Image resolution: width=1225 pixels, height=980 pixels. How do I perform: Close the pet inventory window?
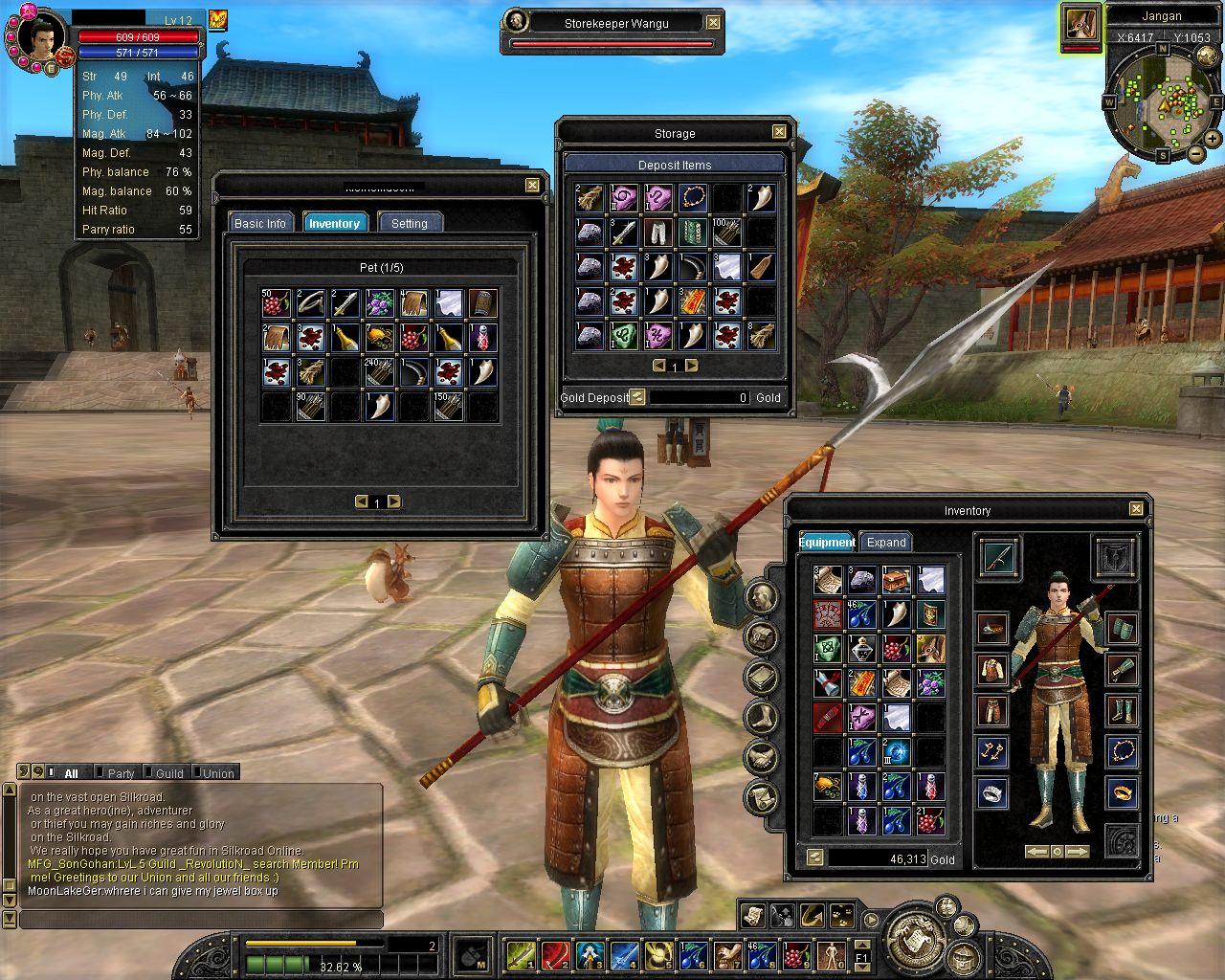click(532, 185)
